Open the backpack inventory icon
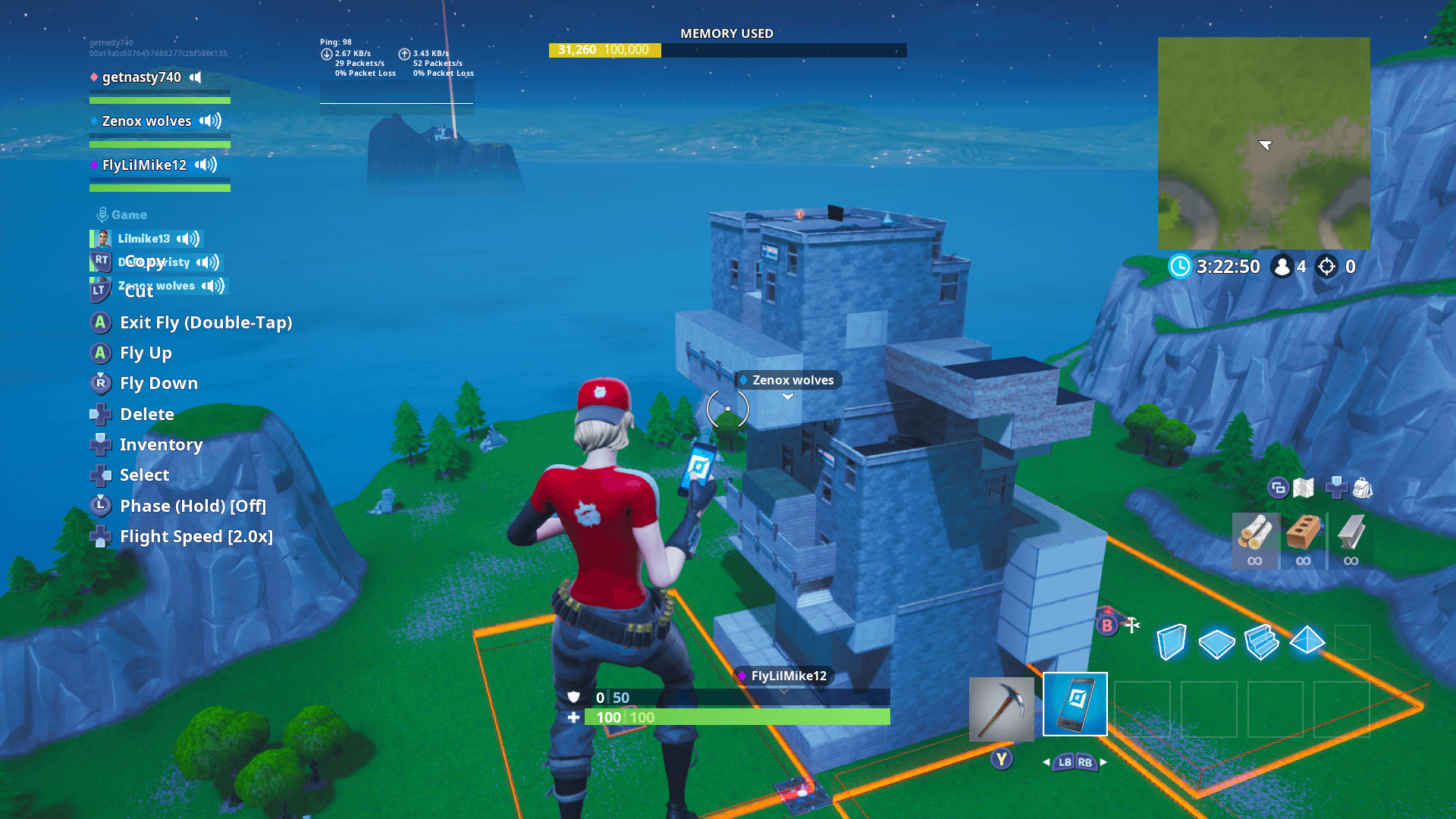 pyautogui.click(x=1363, y=489)
